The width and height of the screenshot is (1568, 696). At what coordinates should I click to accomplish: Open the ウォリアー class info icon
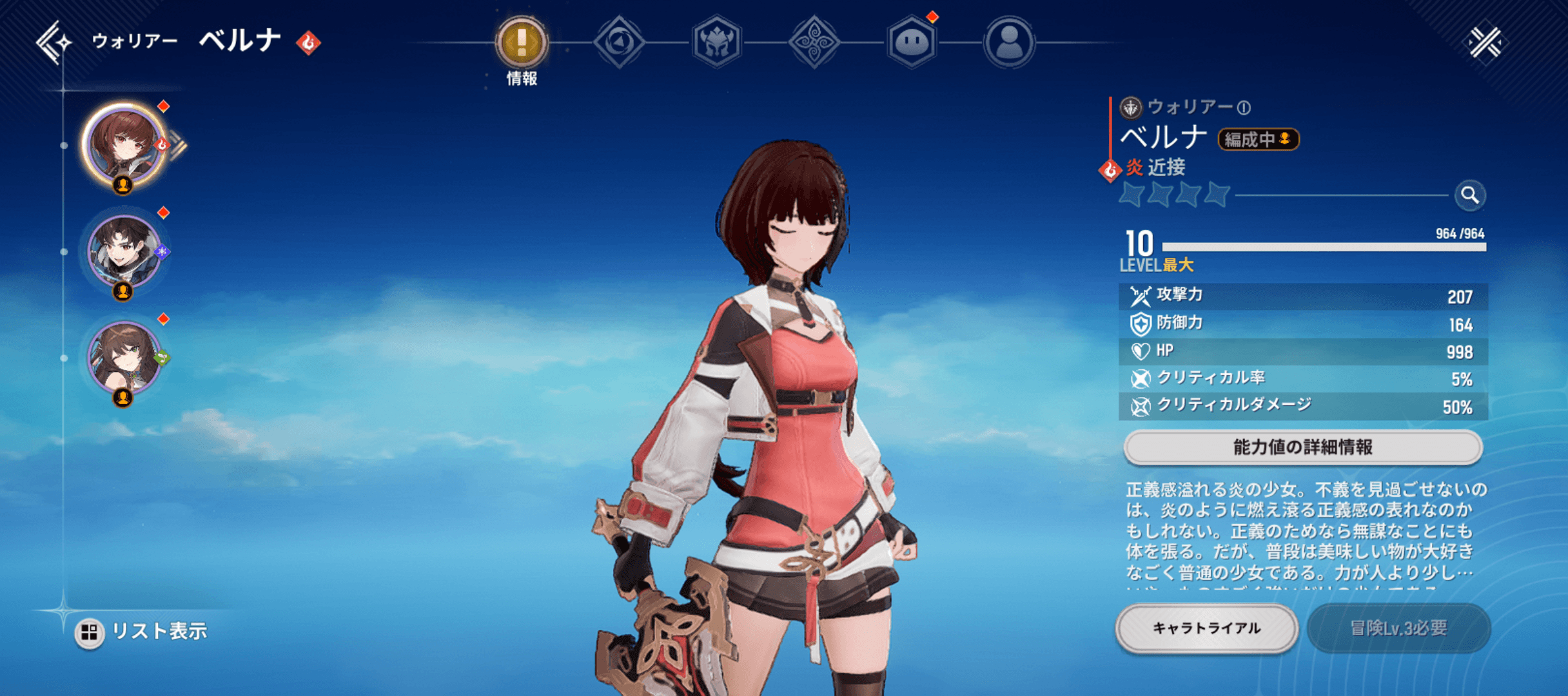tap(1244, 108)
